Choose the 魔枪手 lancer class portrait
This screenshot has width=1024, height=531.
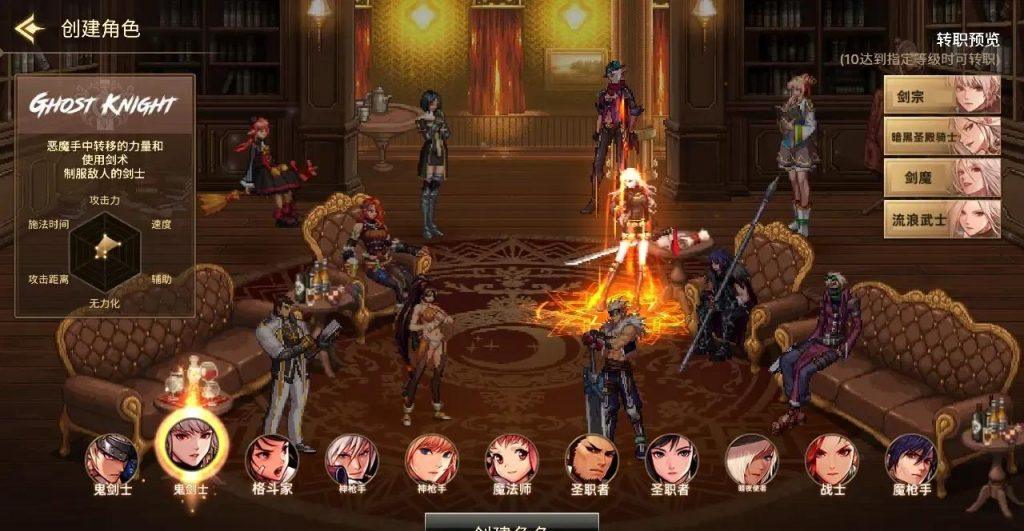[911, 460]
